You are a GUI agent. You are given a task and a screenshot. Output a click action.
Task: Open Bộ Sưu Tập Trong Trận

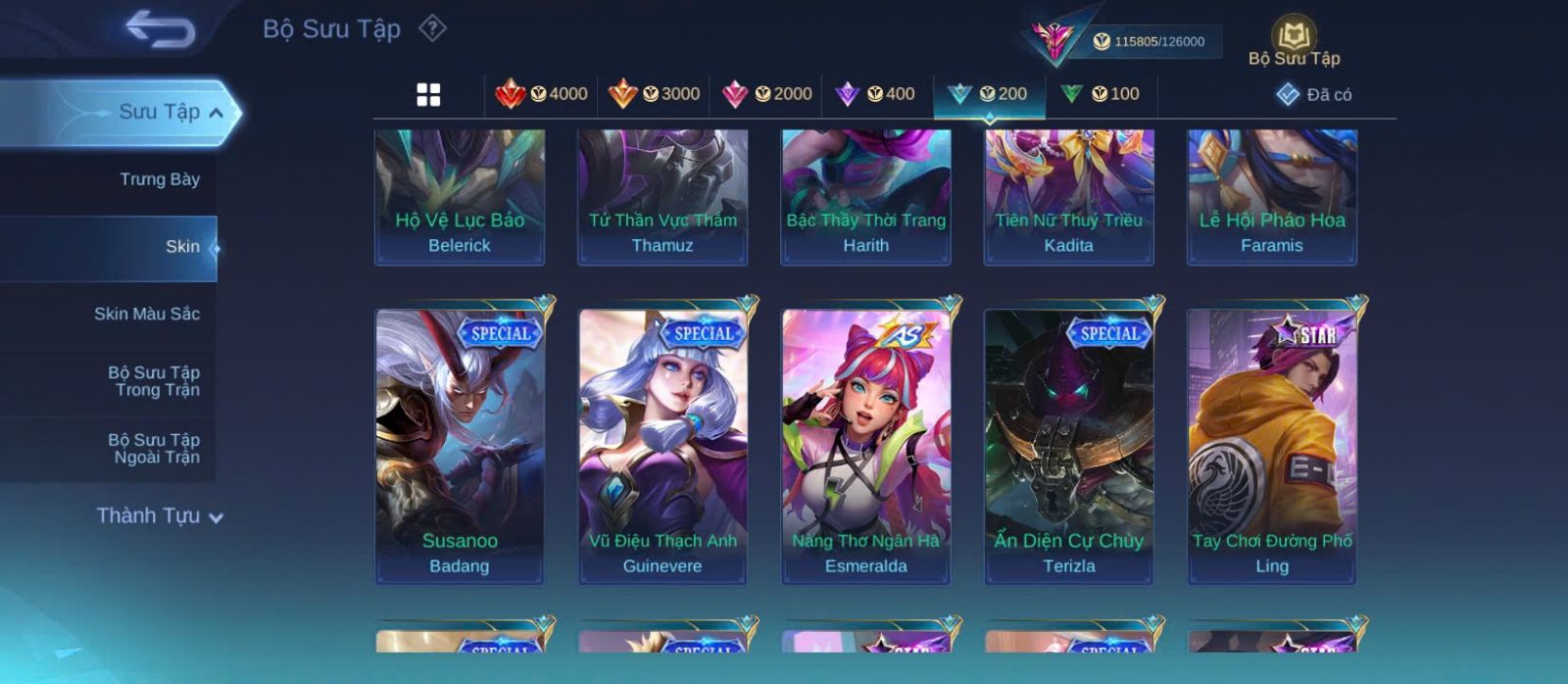(154, 381)
